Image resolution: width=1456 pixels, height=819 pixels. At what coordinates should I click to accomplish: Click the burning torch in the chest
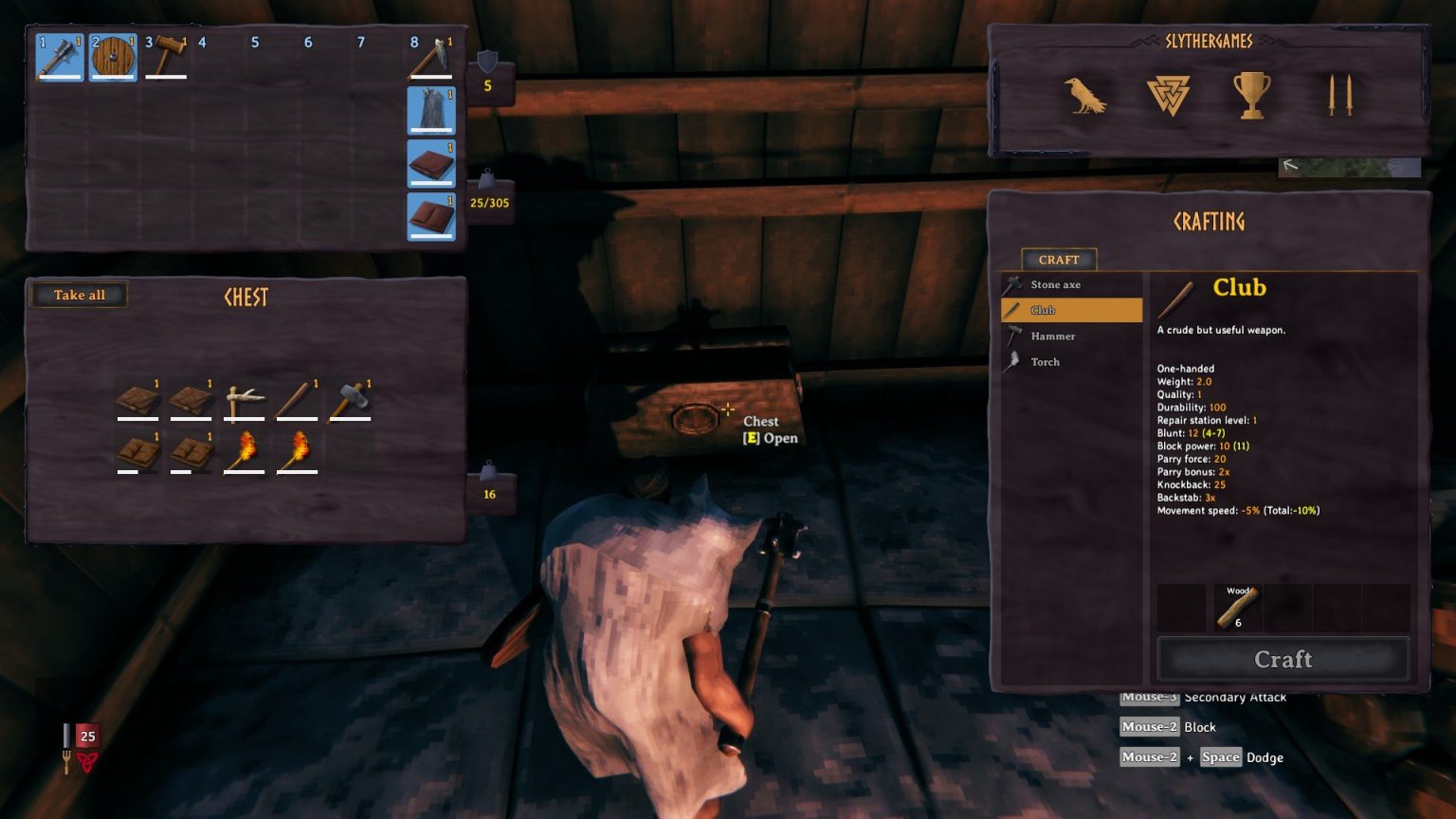tap(245, 453)
